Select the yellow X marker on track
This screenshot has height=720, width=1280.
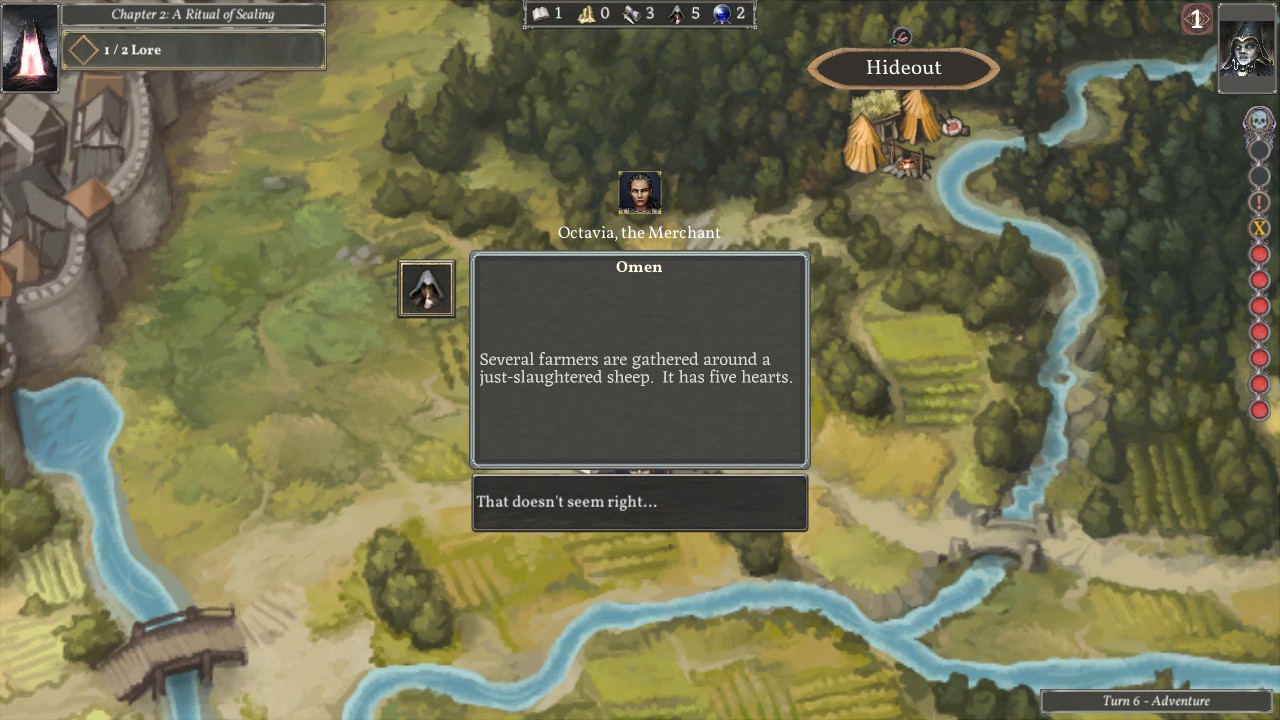1259,228
